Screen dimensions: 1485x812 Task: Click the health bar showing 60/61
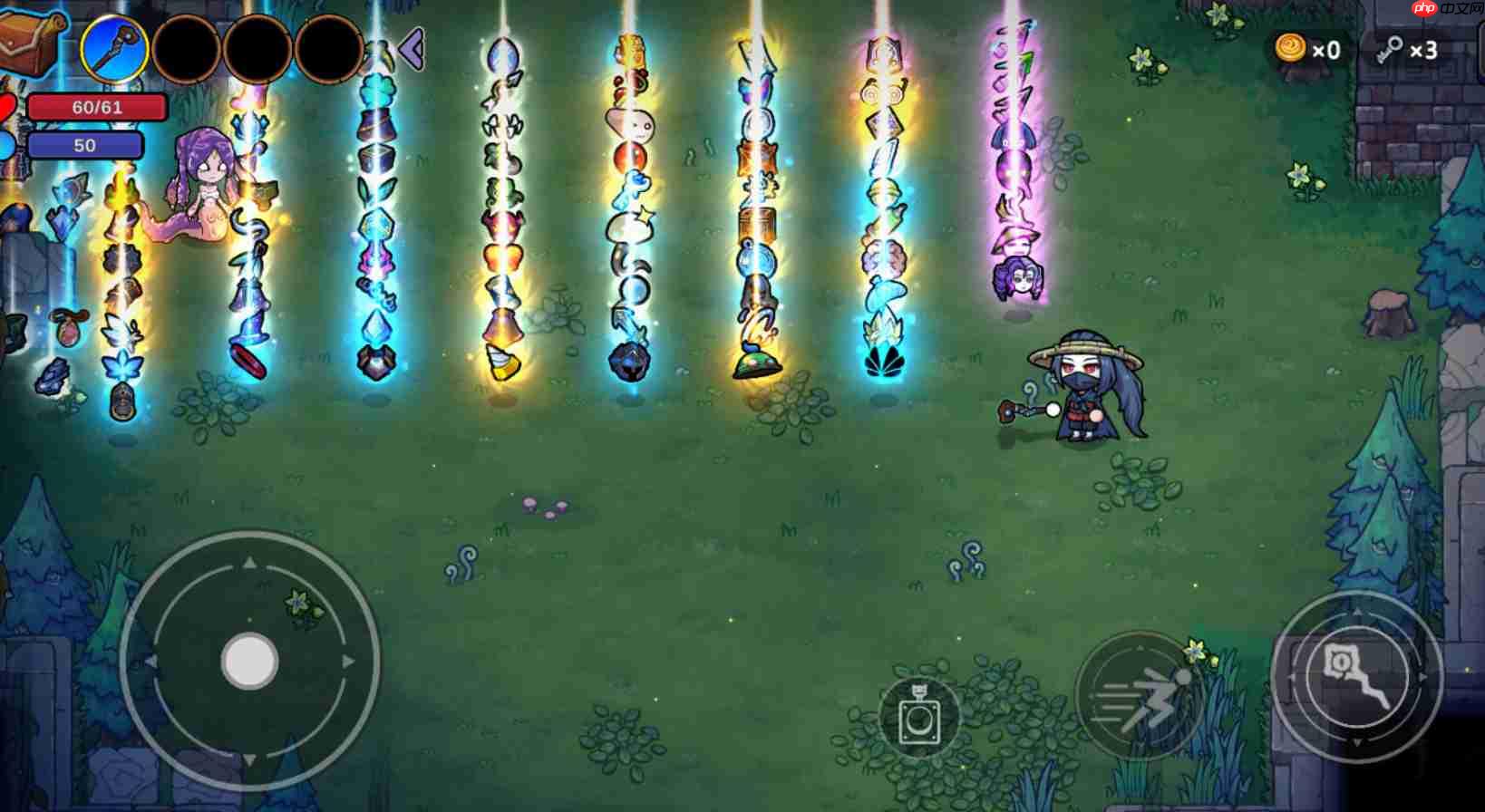(x=87, y=106)
